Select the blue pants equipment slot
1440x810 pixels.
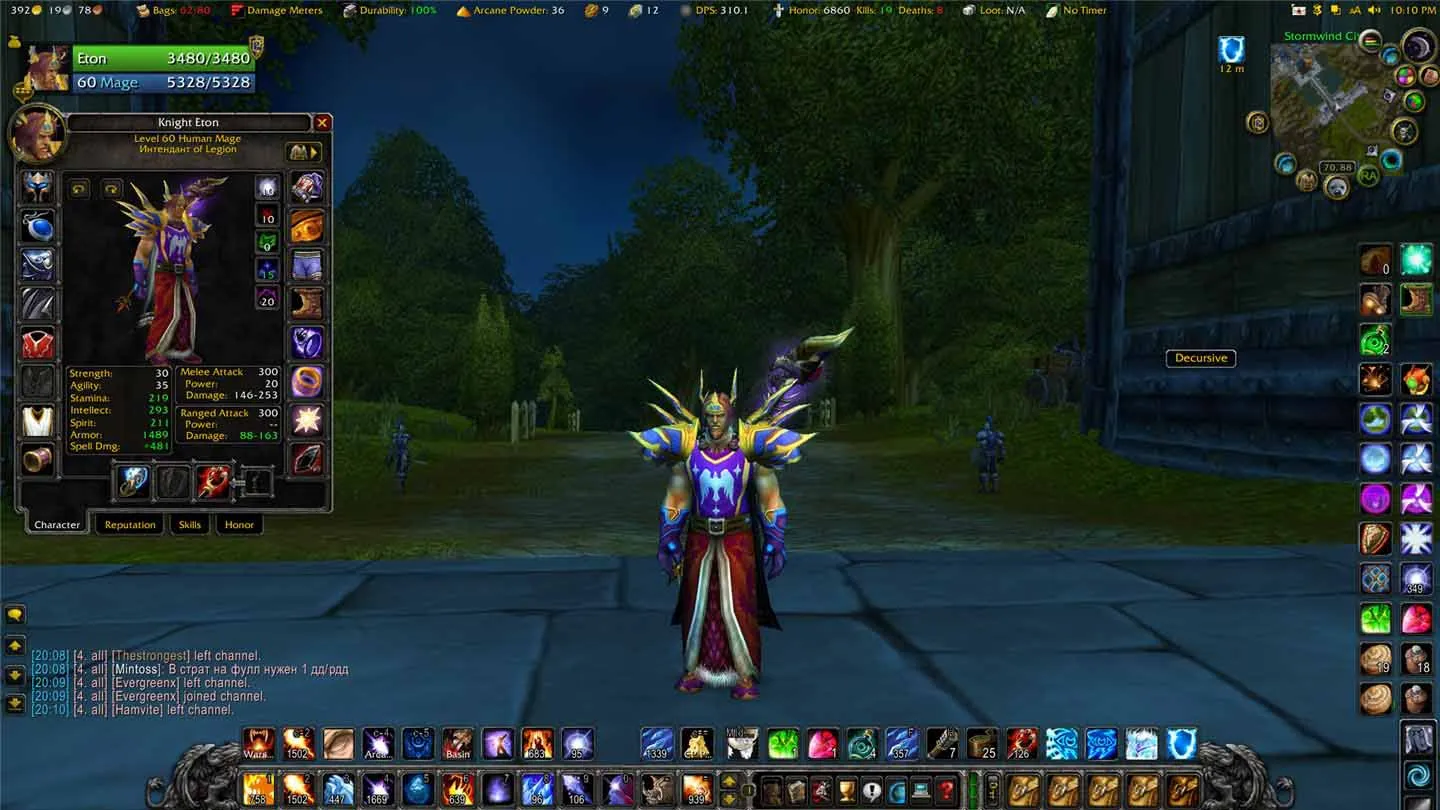(307, 265)
